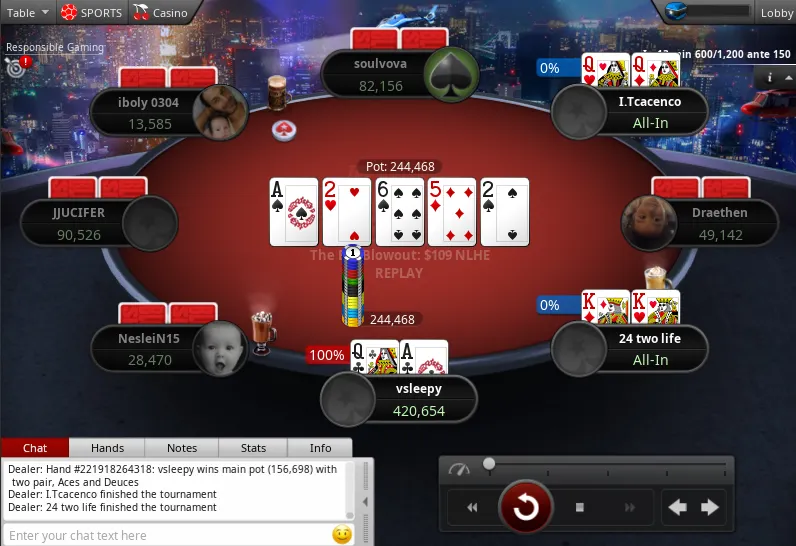Viewport: 796px width, 546px height.
Task: Click the info icon beside the blinds level
Action: (770, 77)
